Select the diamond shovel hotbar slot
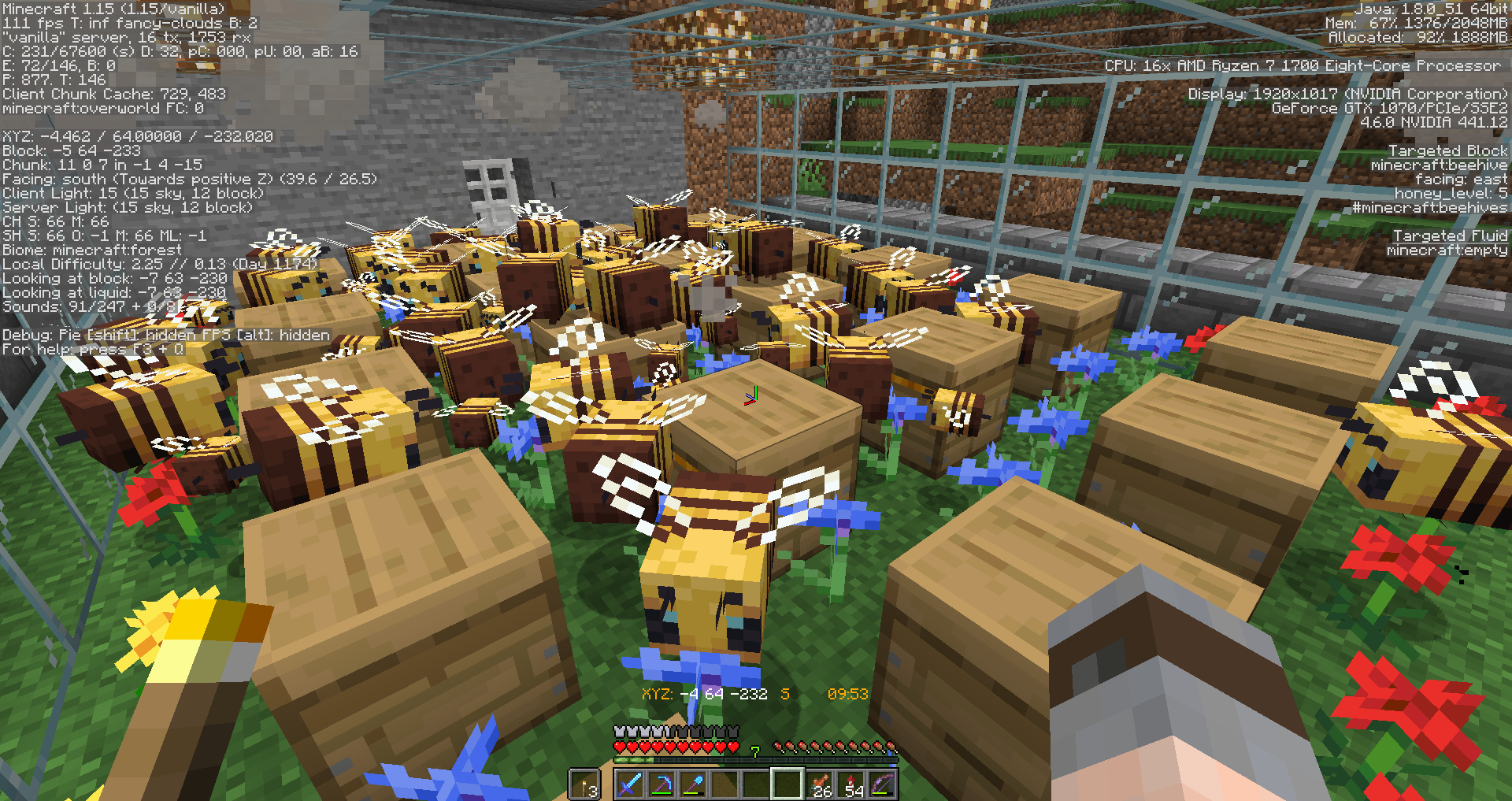Image resolution: width=1512 pixels, height=801 pixels. click(694, 785)
